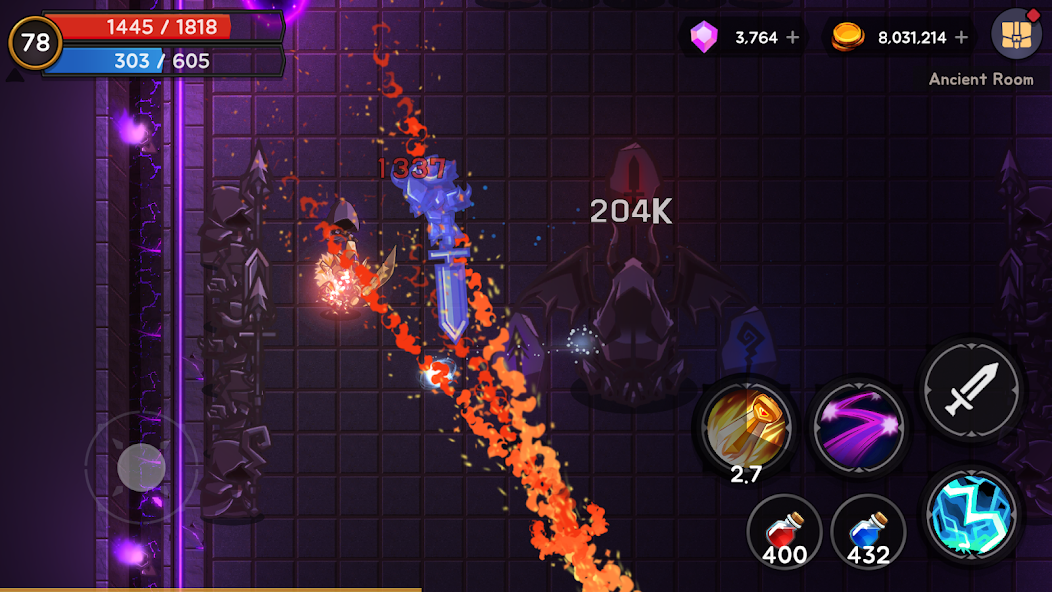Cast the blue lightning skill
Viewport: 1052px width, 592px height.
(x=971, y=514)
